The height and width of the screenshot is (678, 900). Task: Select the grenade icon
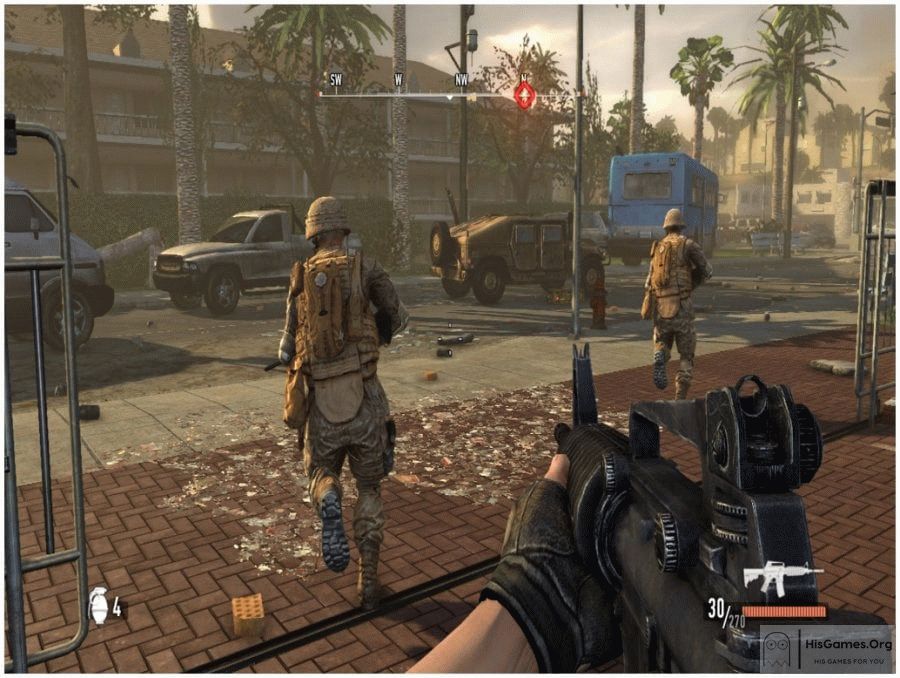[99, 605]
